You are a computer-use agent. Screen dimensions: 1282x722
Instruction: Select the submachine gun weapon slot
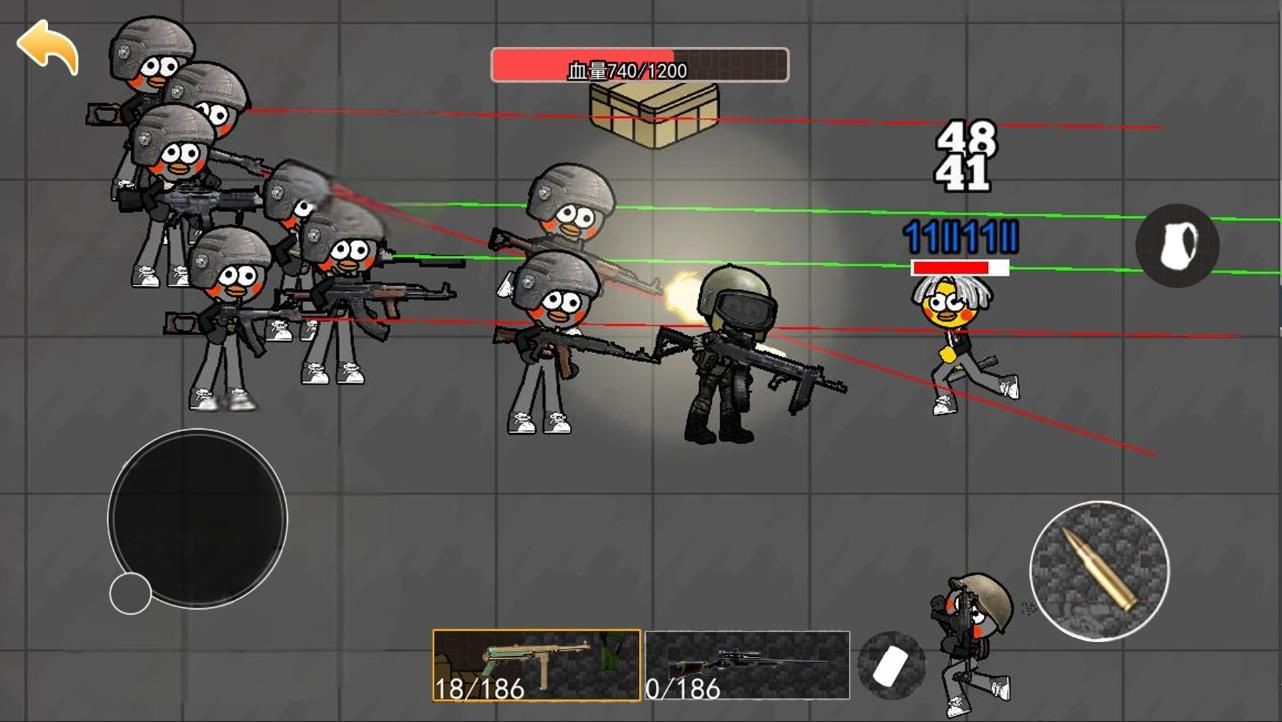coord(536,665)
